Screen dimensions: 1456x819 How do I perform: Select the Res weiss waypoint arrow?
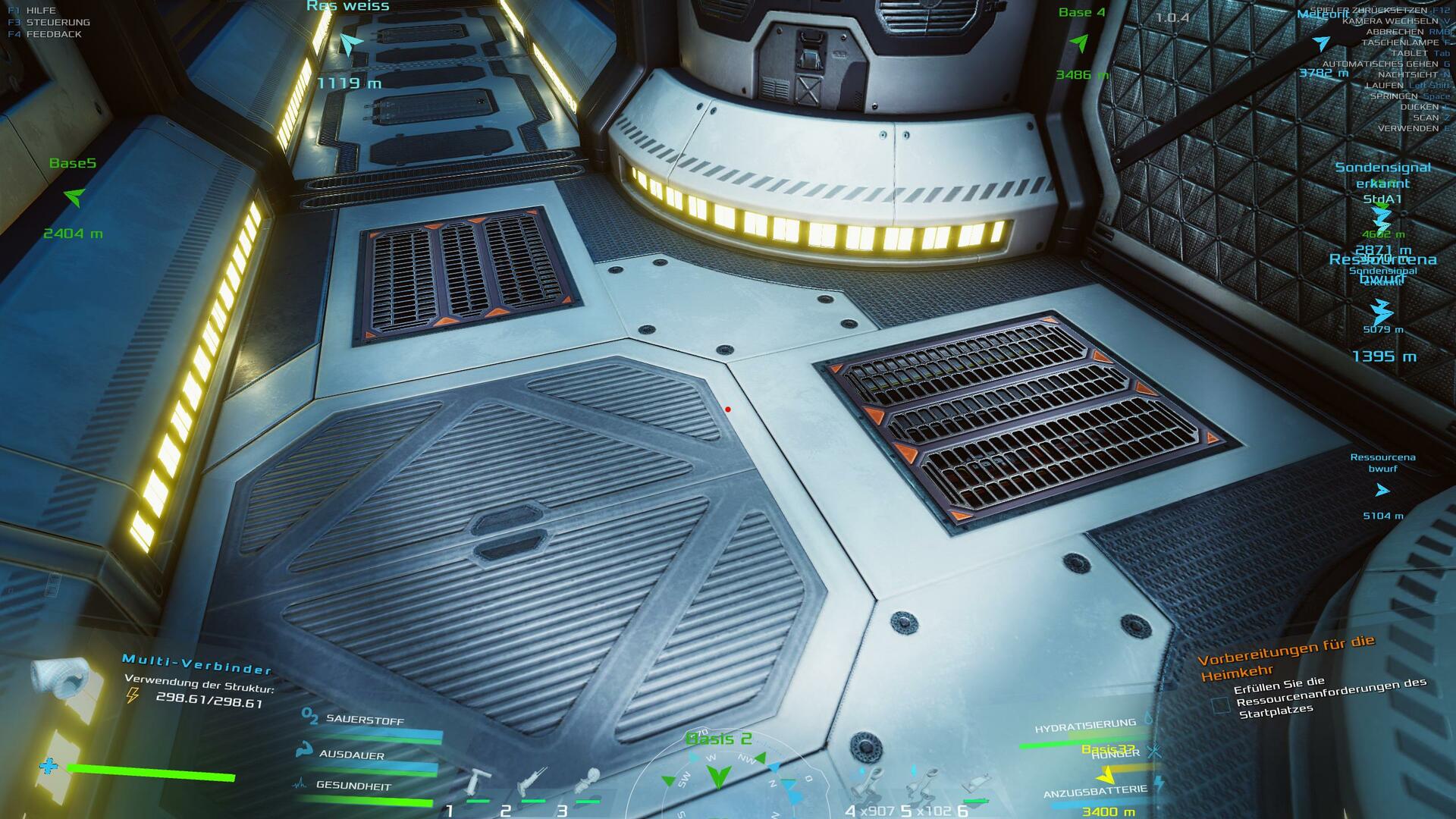click(348, 44)
